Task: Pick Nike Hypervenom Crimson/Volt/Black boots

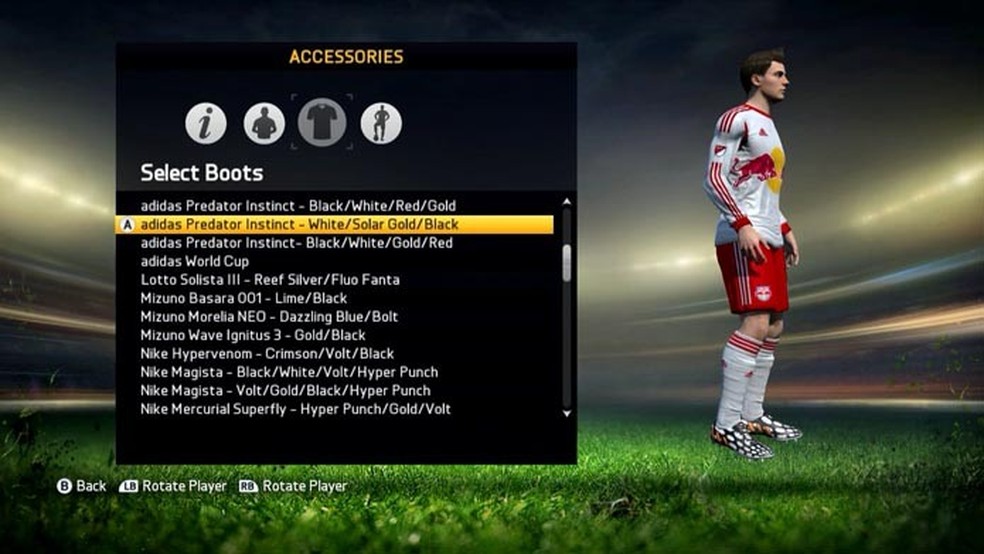Action: (267, 353)
